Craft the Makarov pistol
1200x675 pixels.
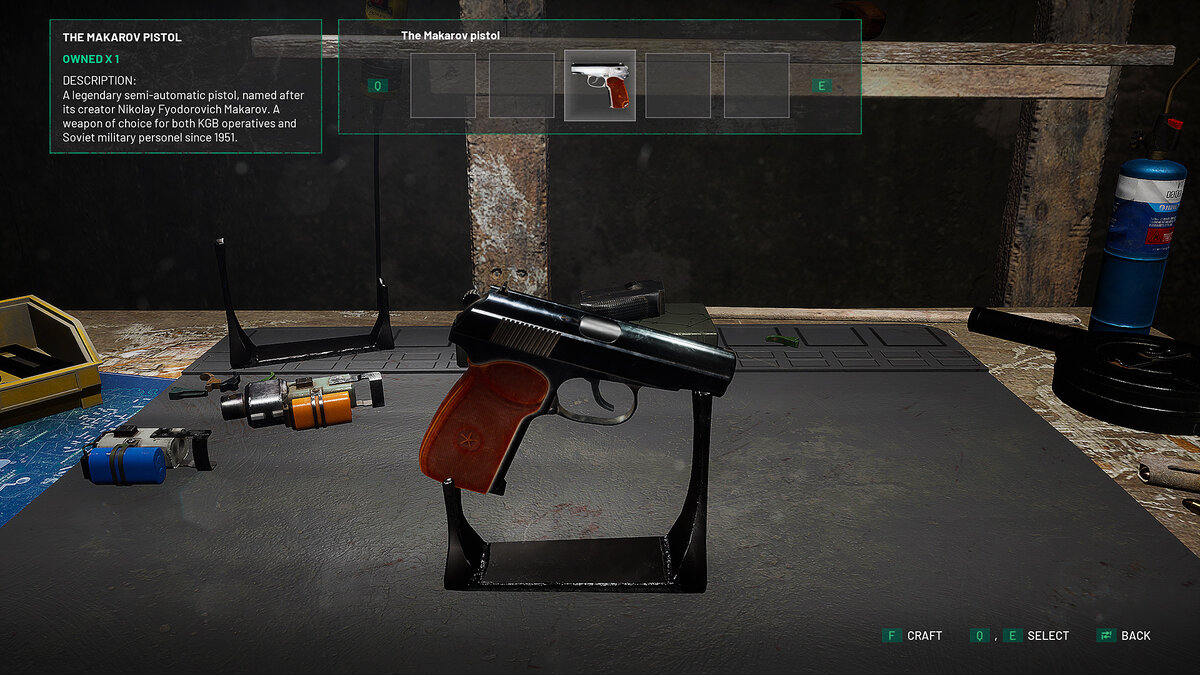(912, 636)
